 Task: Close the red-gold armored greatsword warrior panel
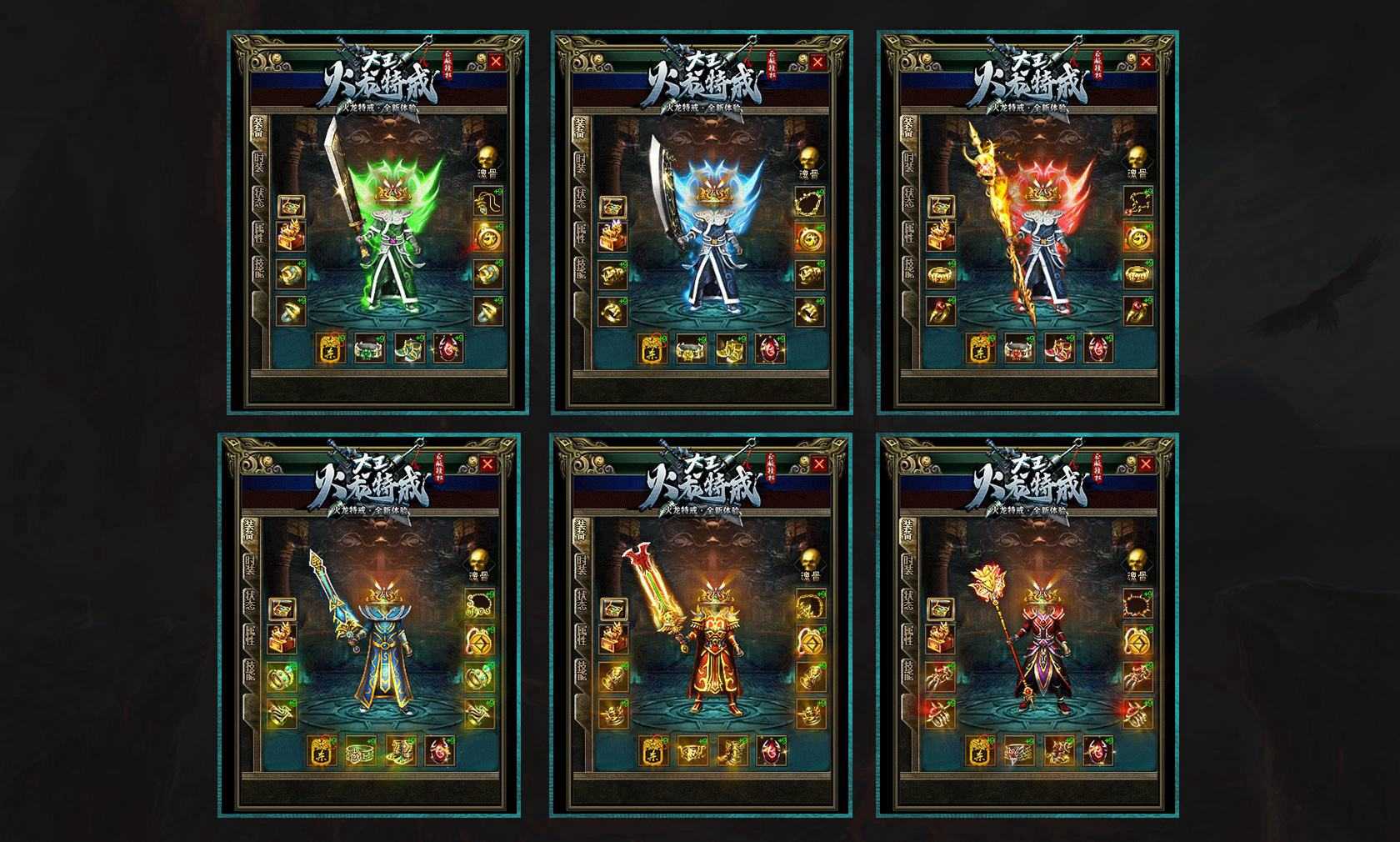(x=819, y=464)
